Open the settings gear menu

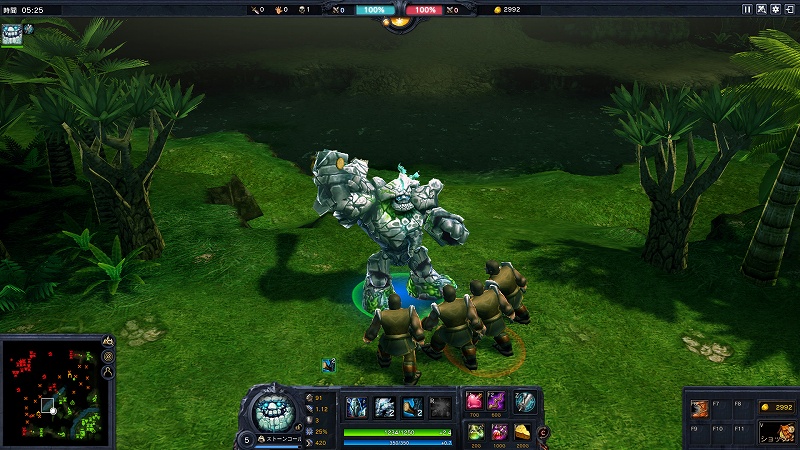(777, 9)
